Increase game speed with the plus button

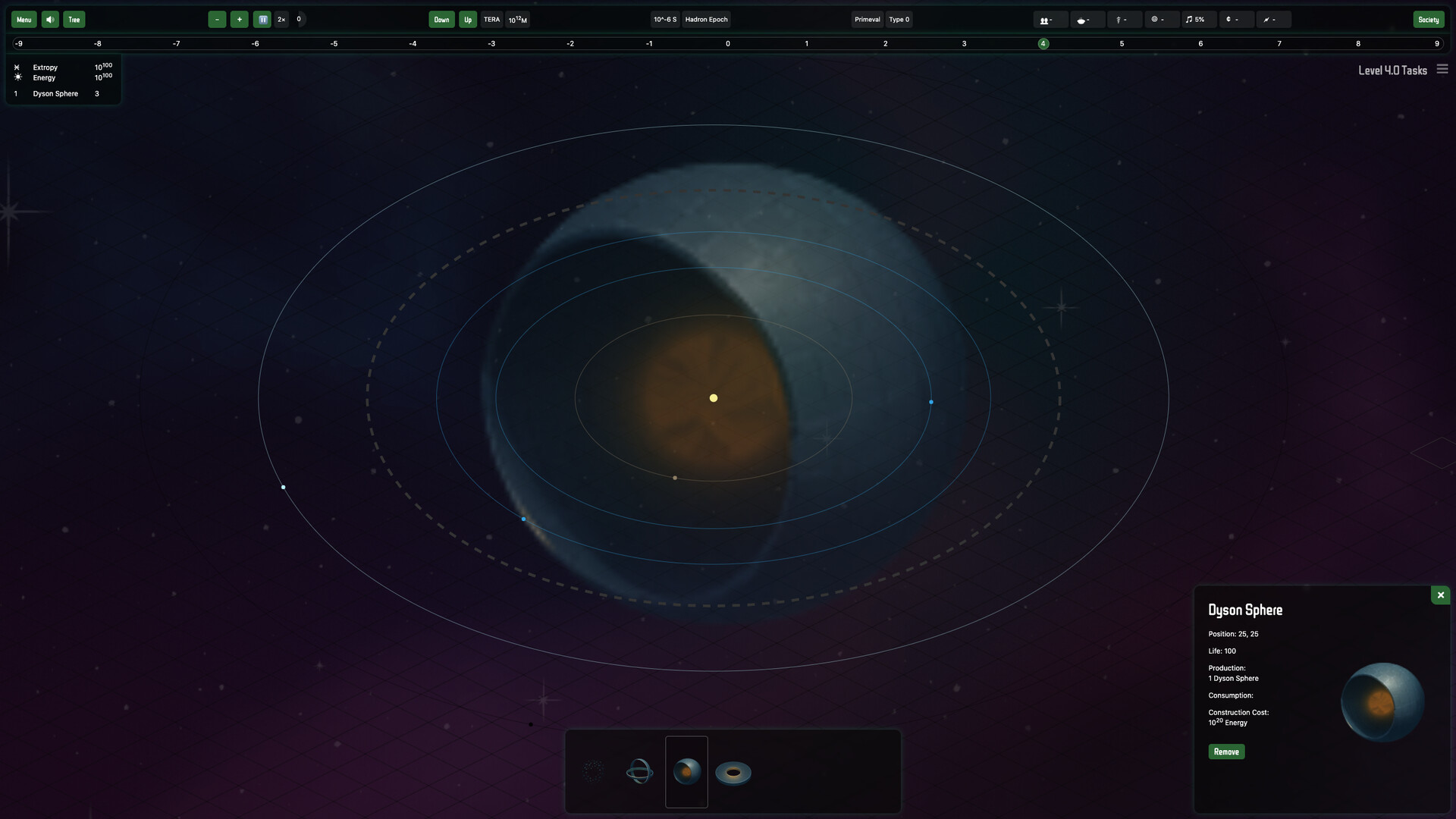pos(239,20)
